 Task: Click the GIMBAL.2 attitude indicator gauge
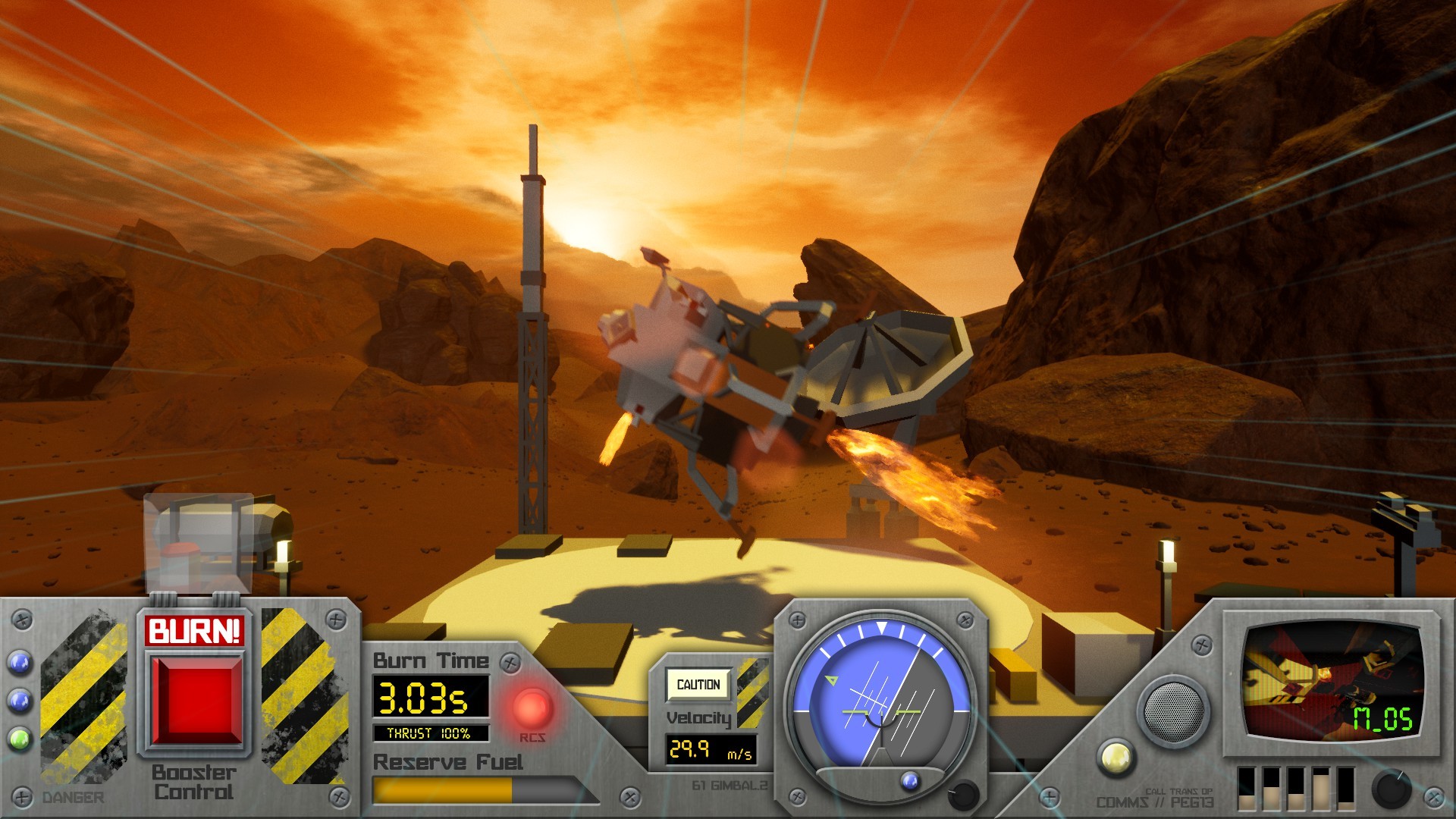pyautogui.click(x=882, y=701)
